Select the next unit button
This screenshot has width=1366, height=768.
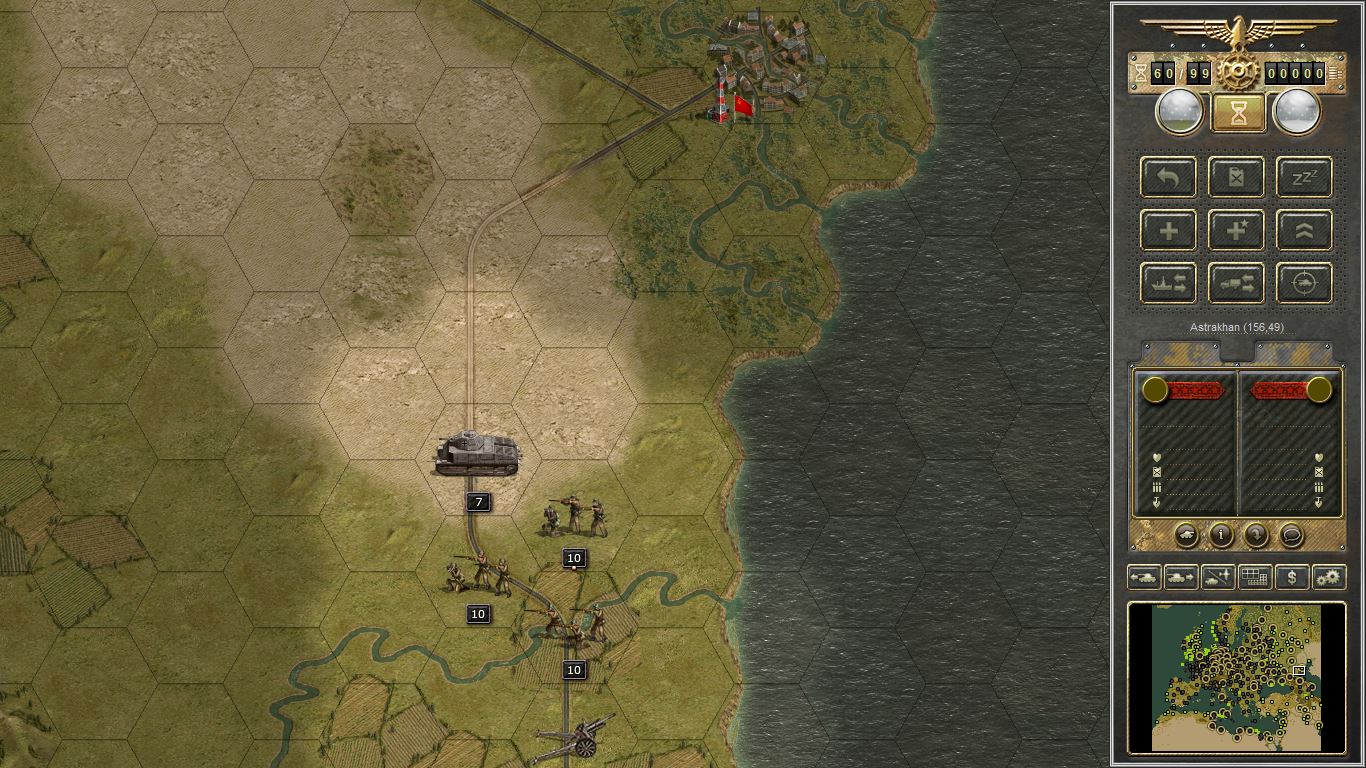[x=1181, y=577]
